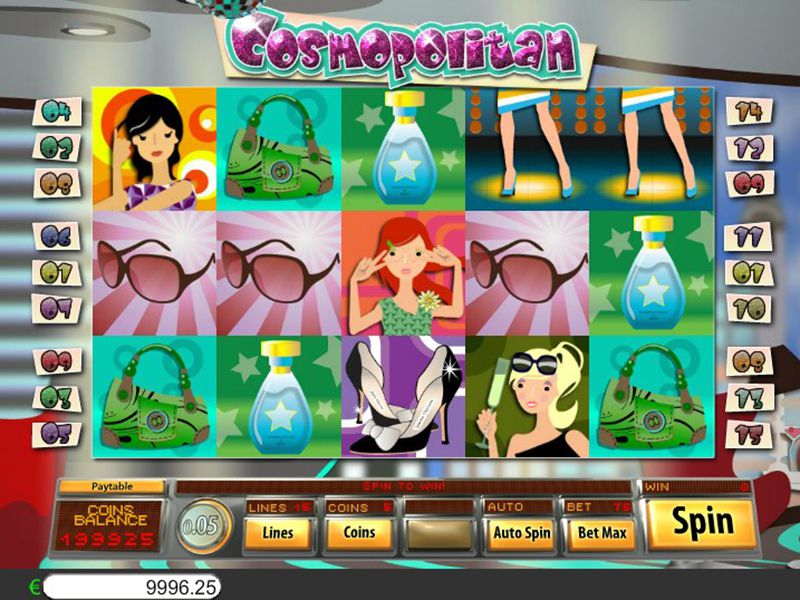Select payline marker 06
800x600 pixels.
coord(56,236)
